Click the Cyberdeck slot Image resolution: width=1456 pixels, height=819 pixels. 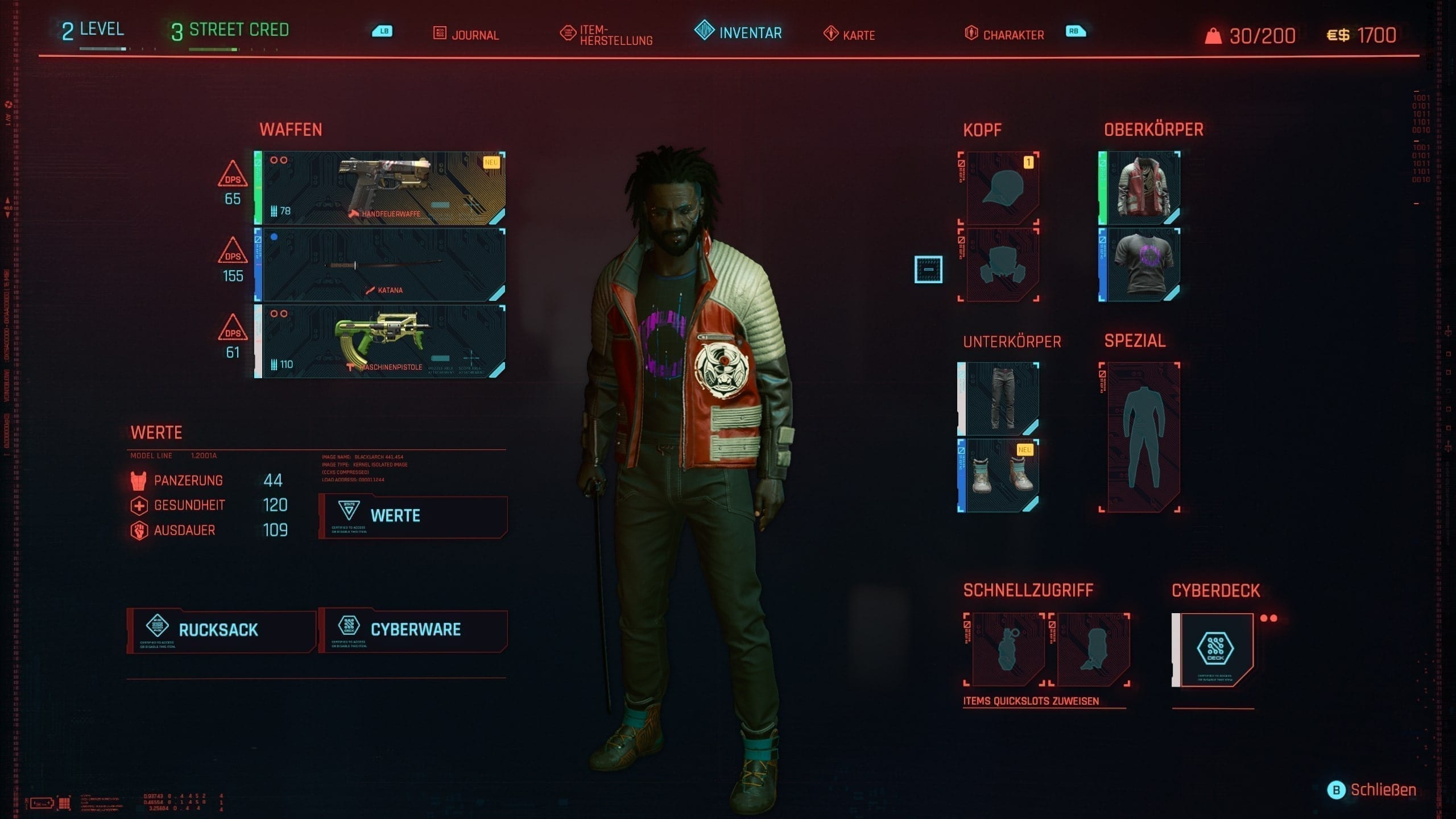(1216, 650)
